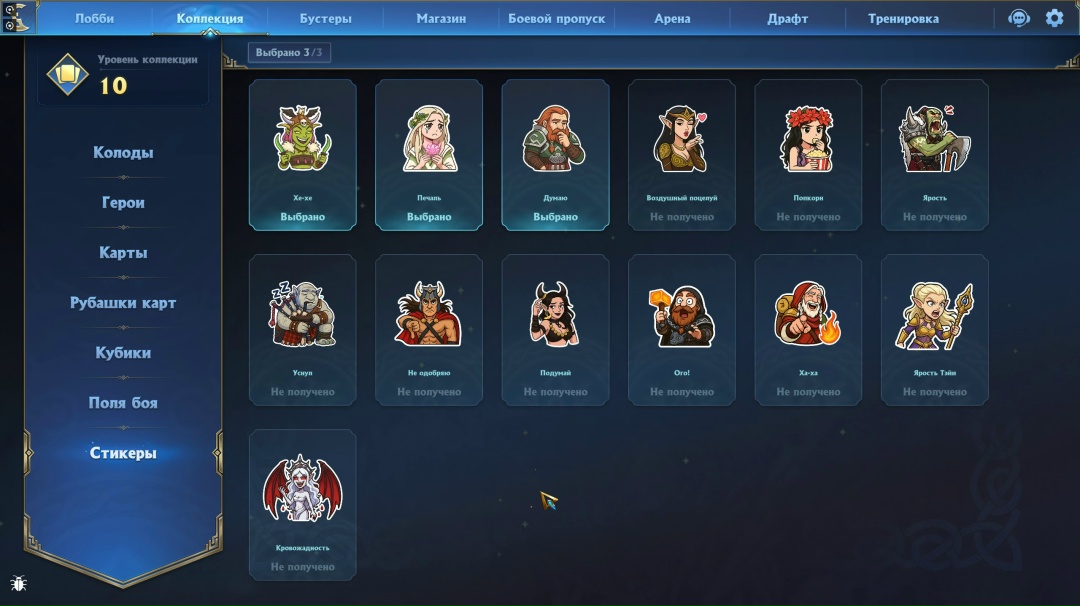Open the Поля боя section
The height and width of the screenshot is (606, 1080).
click(x=123, y=403)
